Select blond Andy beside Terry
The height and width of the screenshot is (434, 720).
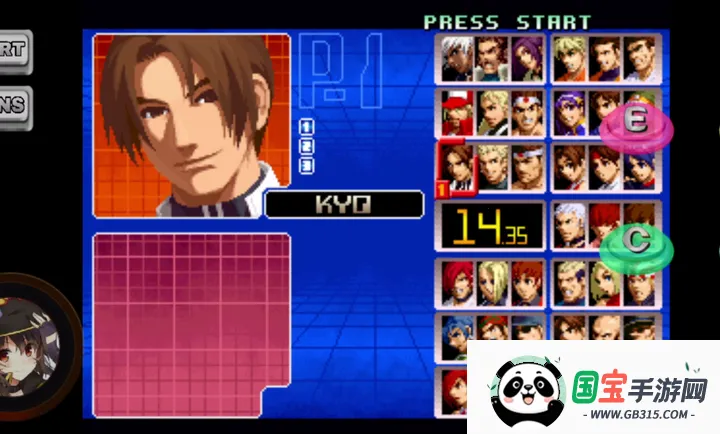click(x=493, y=113)
